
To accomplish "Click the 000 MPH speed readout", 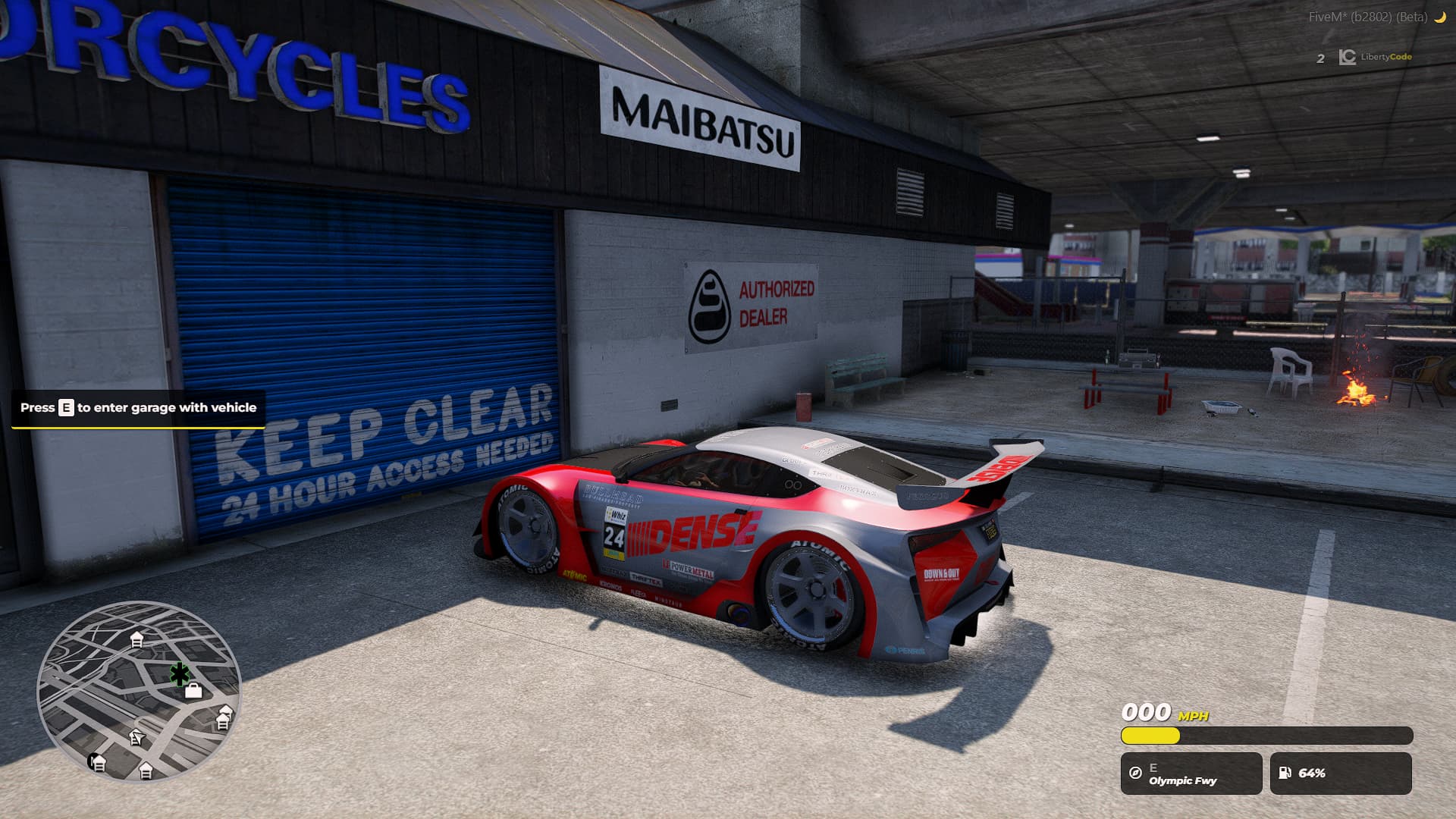I will (1146, 711).
